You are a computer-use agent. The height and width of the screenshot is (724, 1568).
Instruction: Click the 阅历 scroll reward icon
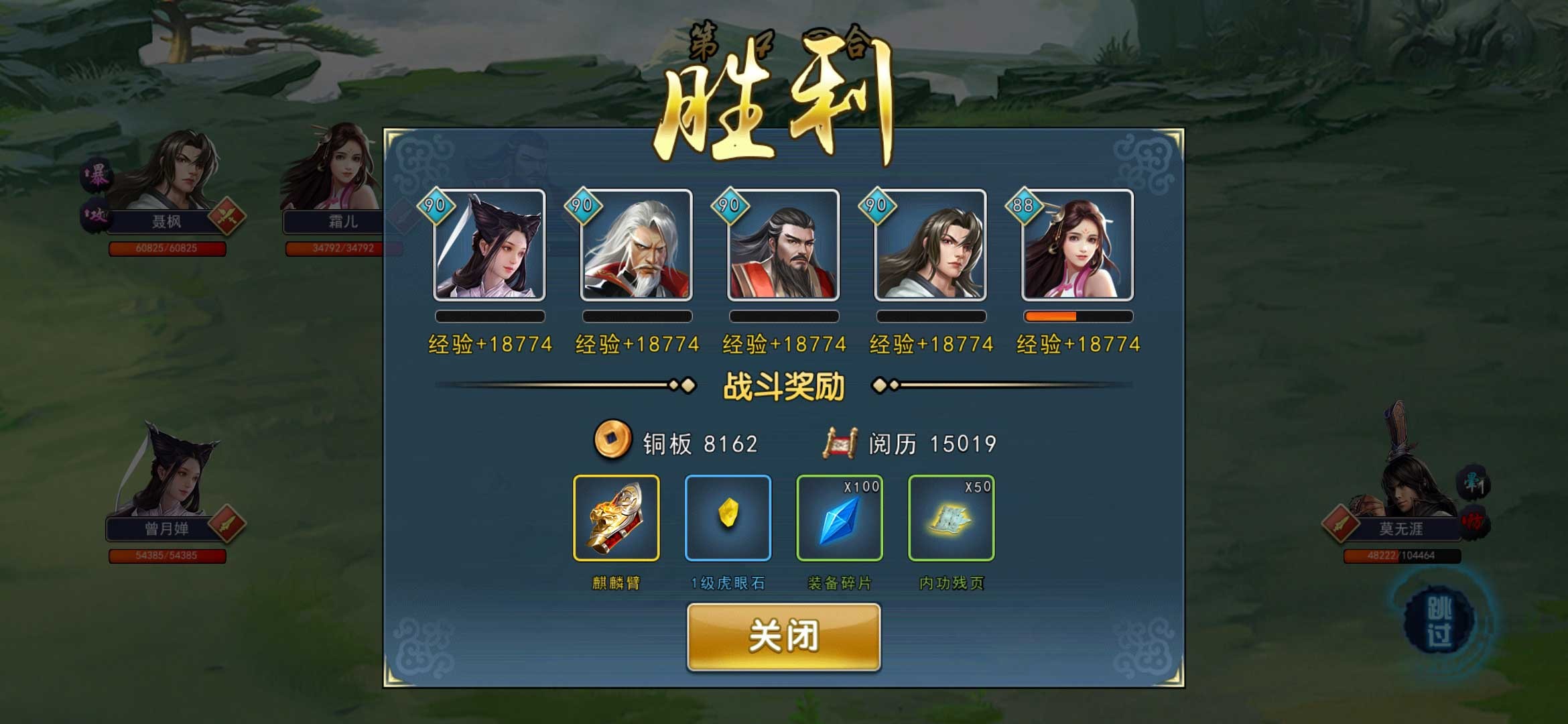pyautogui.click(x=839, y=441)
